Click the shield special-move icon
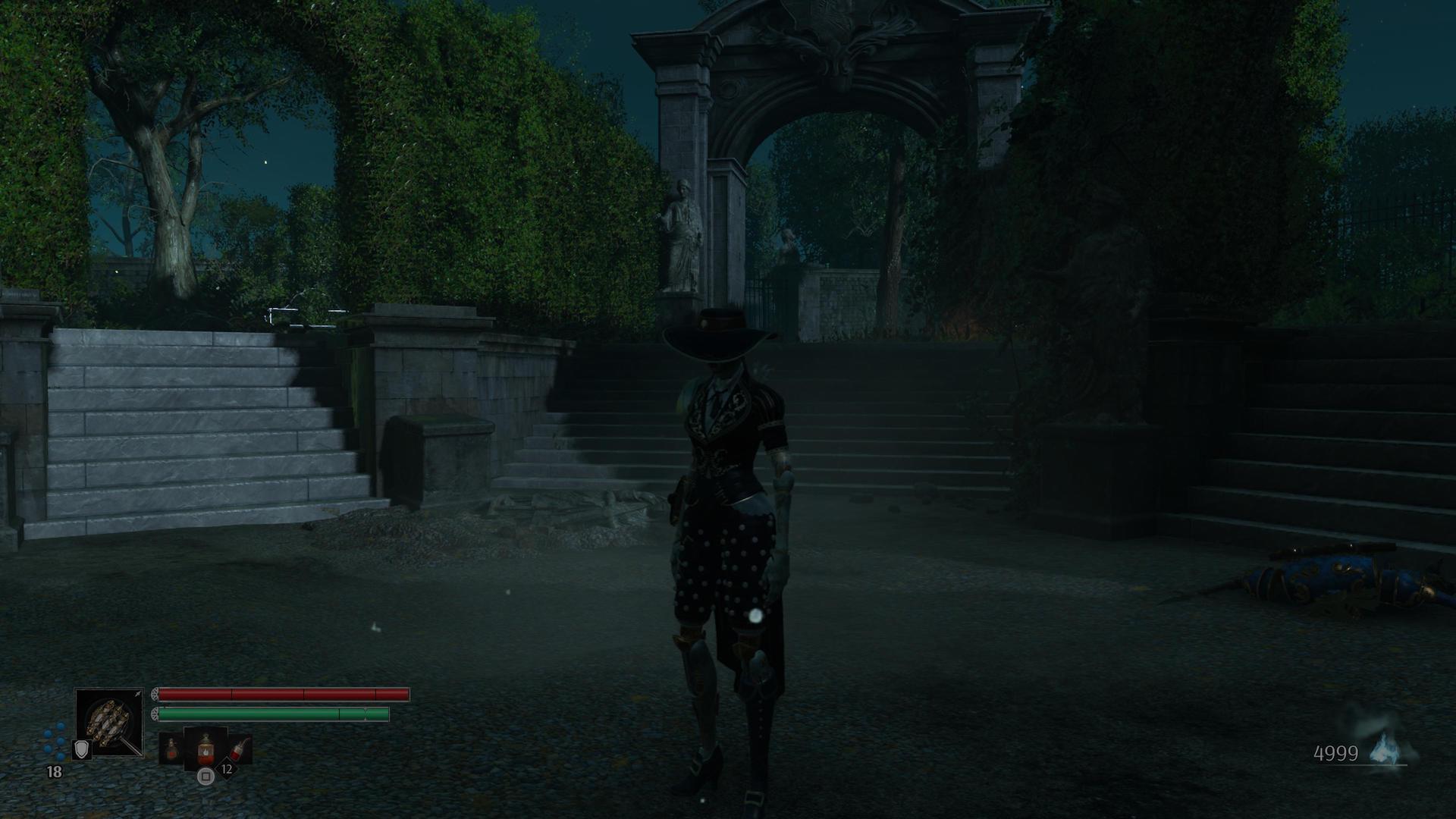This screenshot has height=819, width=1456. pos(81,749)
